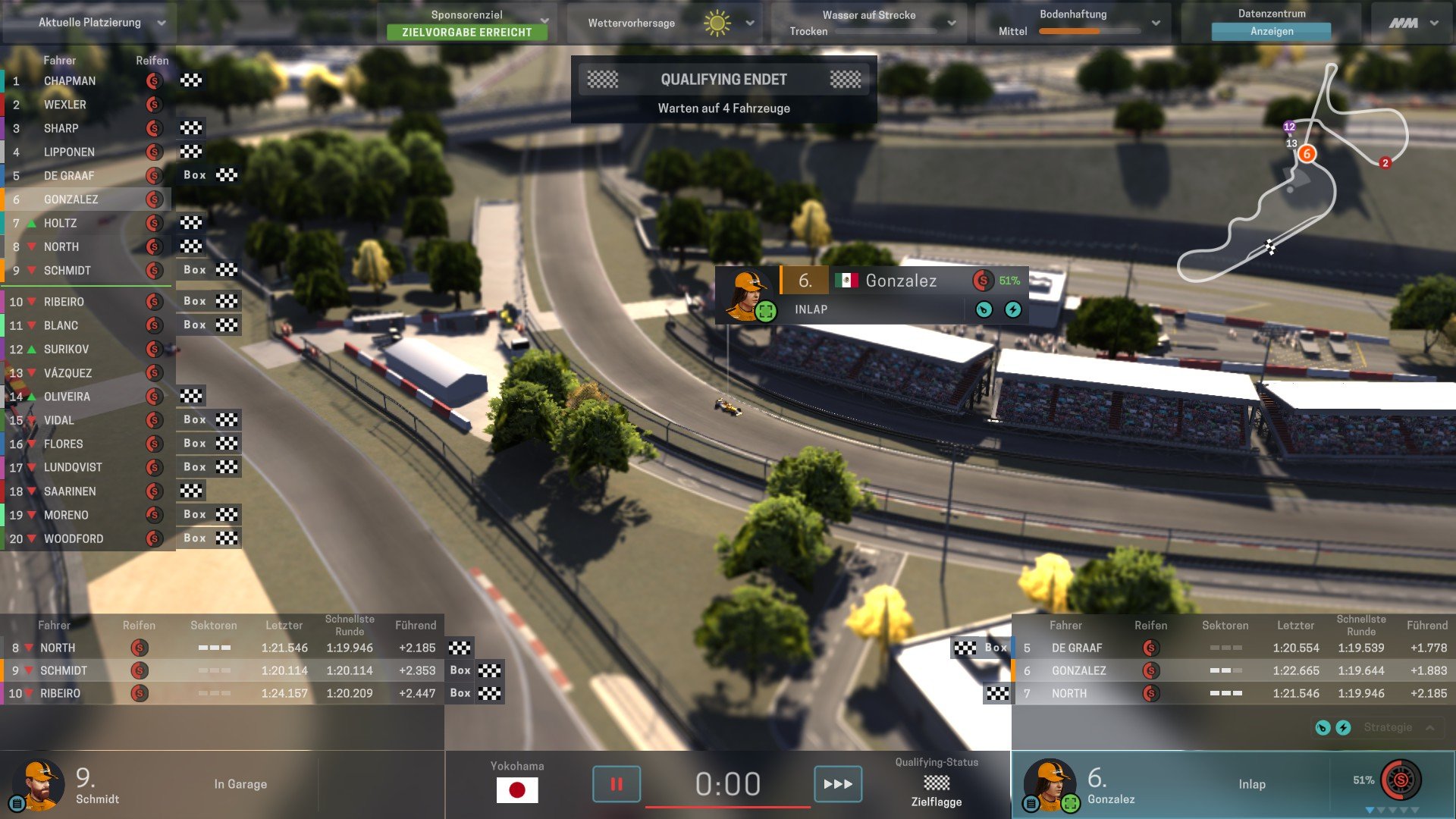Expand the Wasser auf Strecke panel
Image resolution: width=1456 pixels, height=819 pixels.
(x=951, y=23)
